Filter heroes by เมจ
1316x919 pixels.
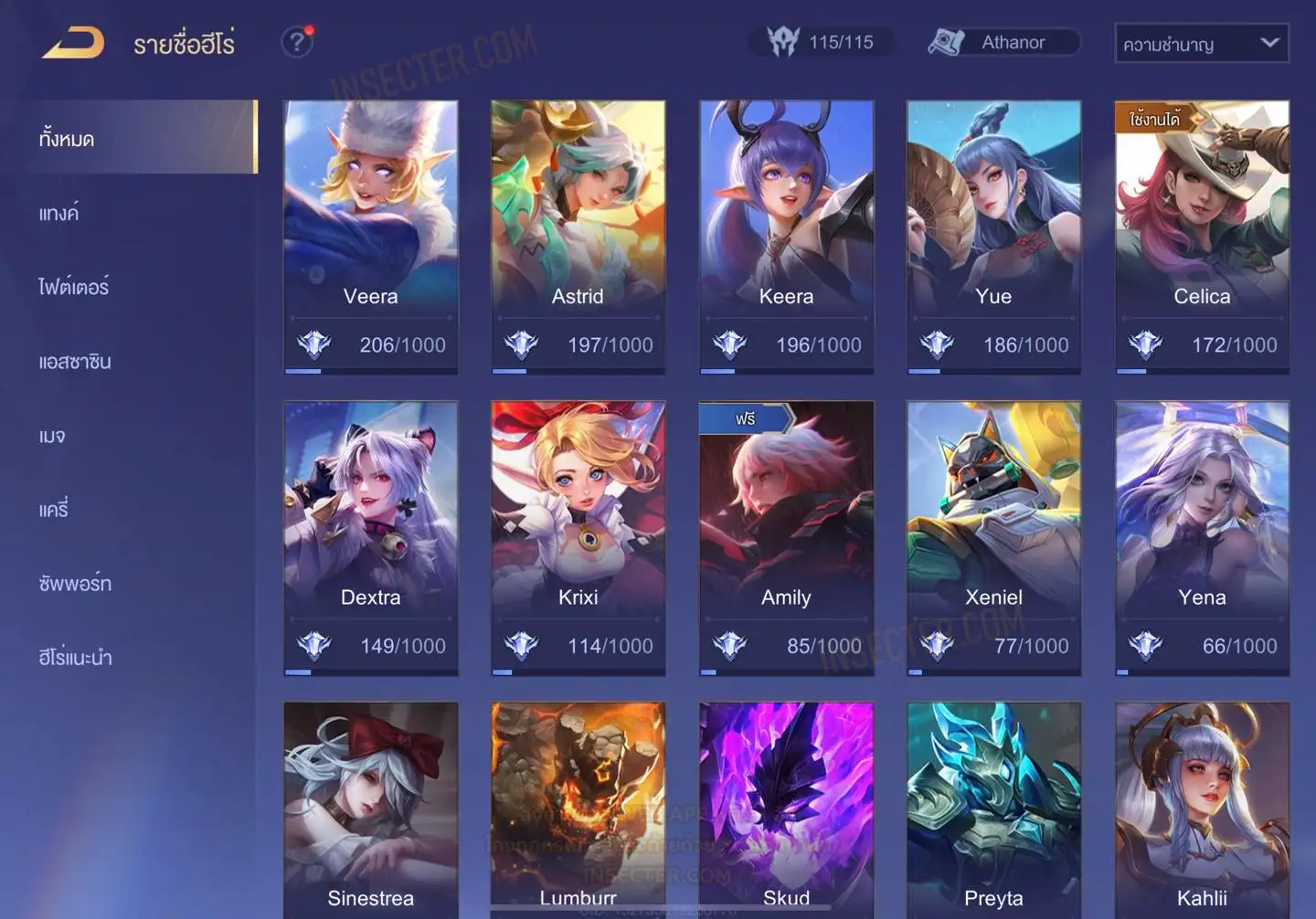tap(52, 436)
